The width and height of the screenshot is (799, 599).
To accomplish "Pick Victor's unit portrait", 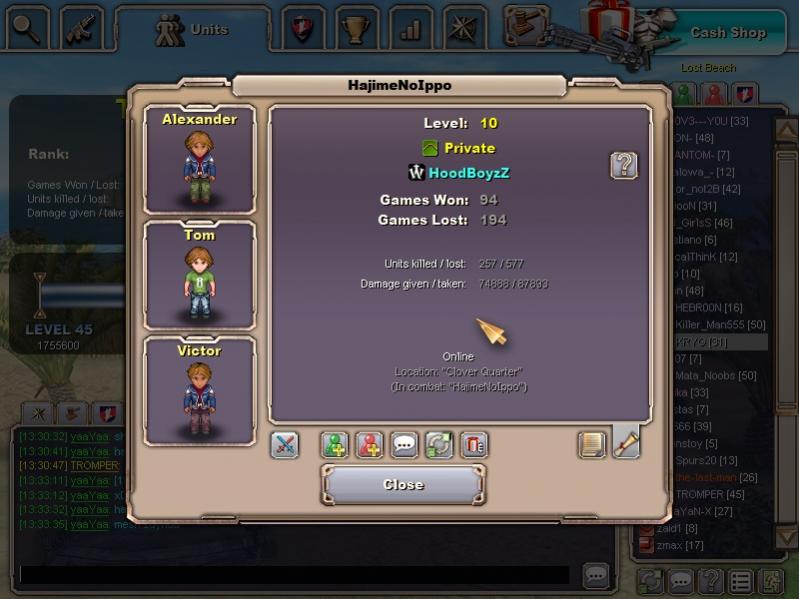I will click(x=200, y=391).
